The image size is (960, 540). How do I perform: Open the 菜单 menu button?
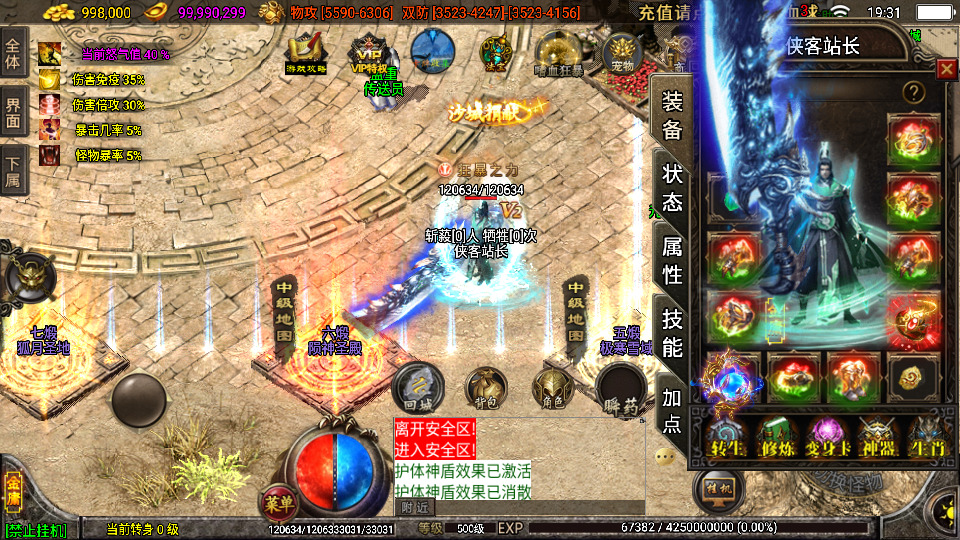(277, 501)
